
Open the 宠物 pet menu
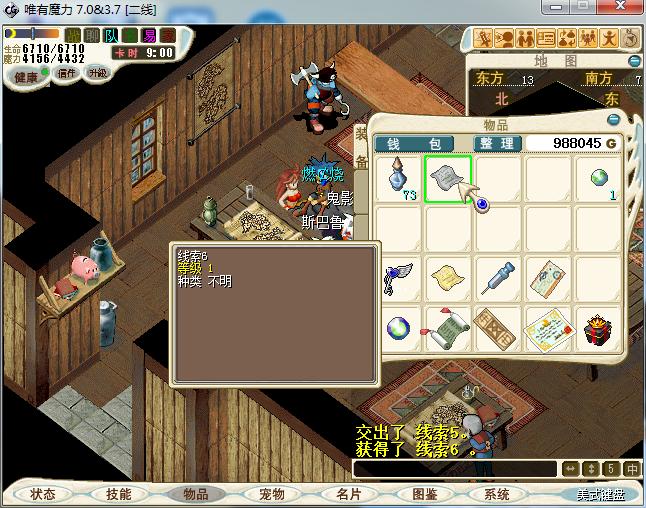click(272, 494)
